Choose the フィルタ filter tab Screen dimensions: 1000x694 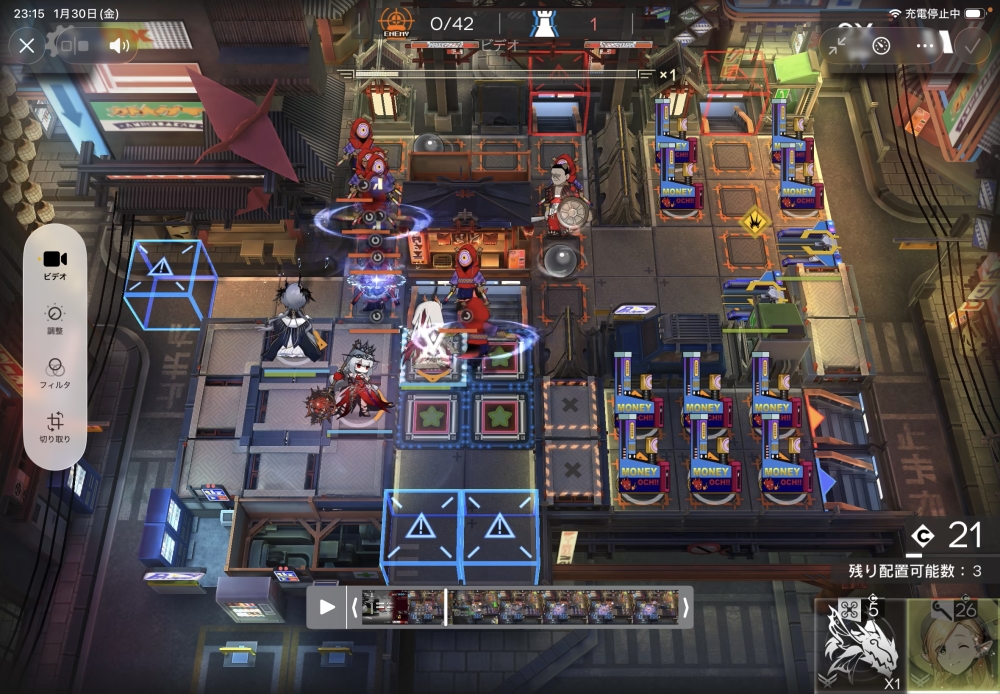55,372
